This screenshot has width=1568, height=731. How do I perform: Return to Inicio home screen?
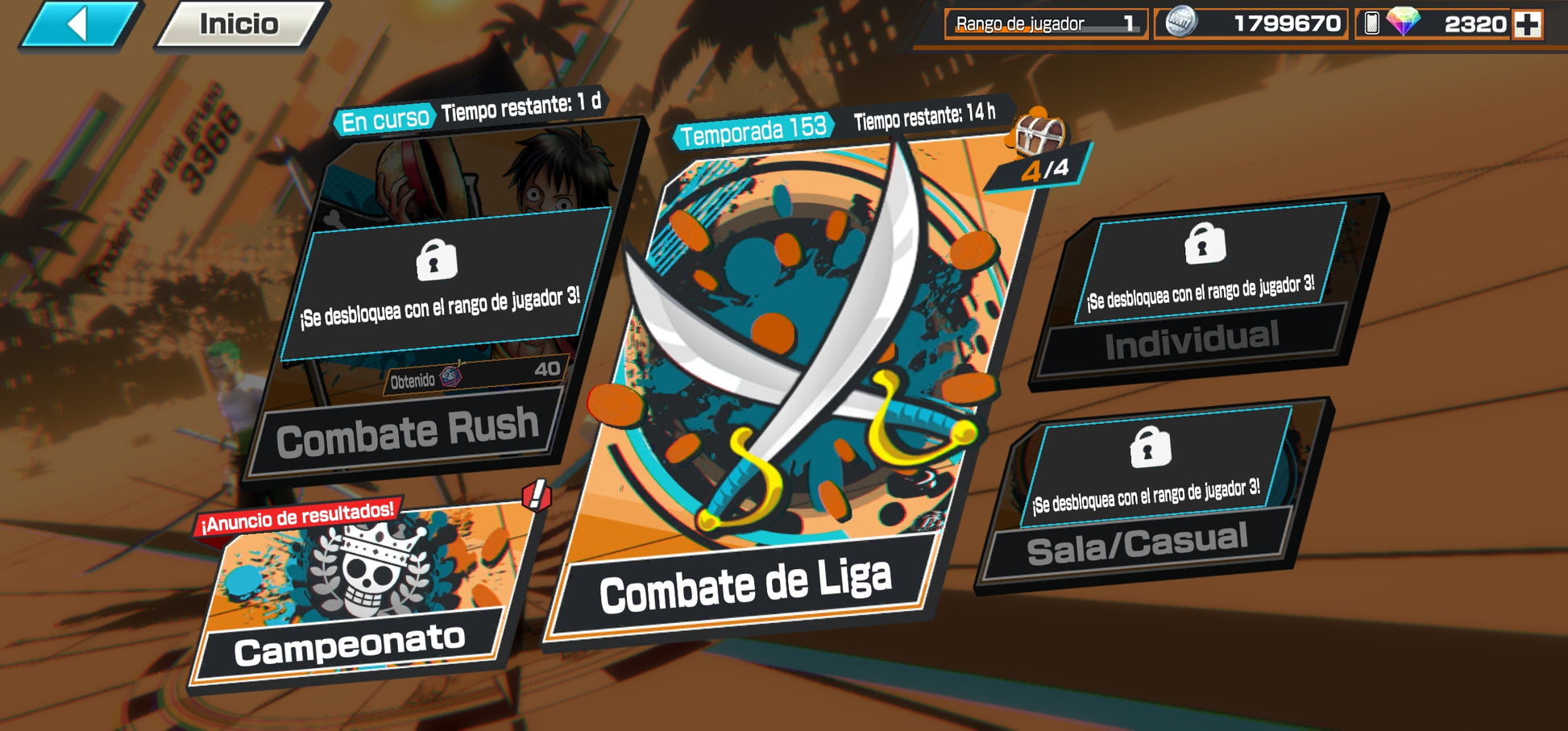coord(239,24)
